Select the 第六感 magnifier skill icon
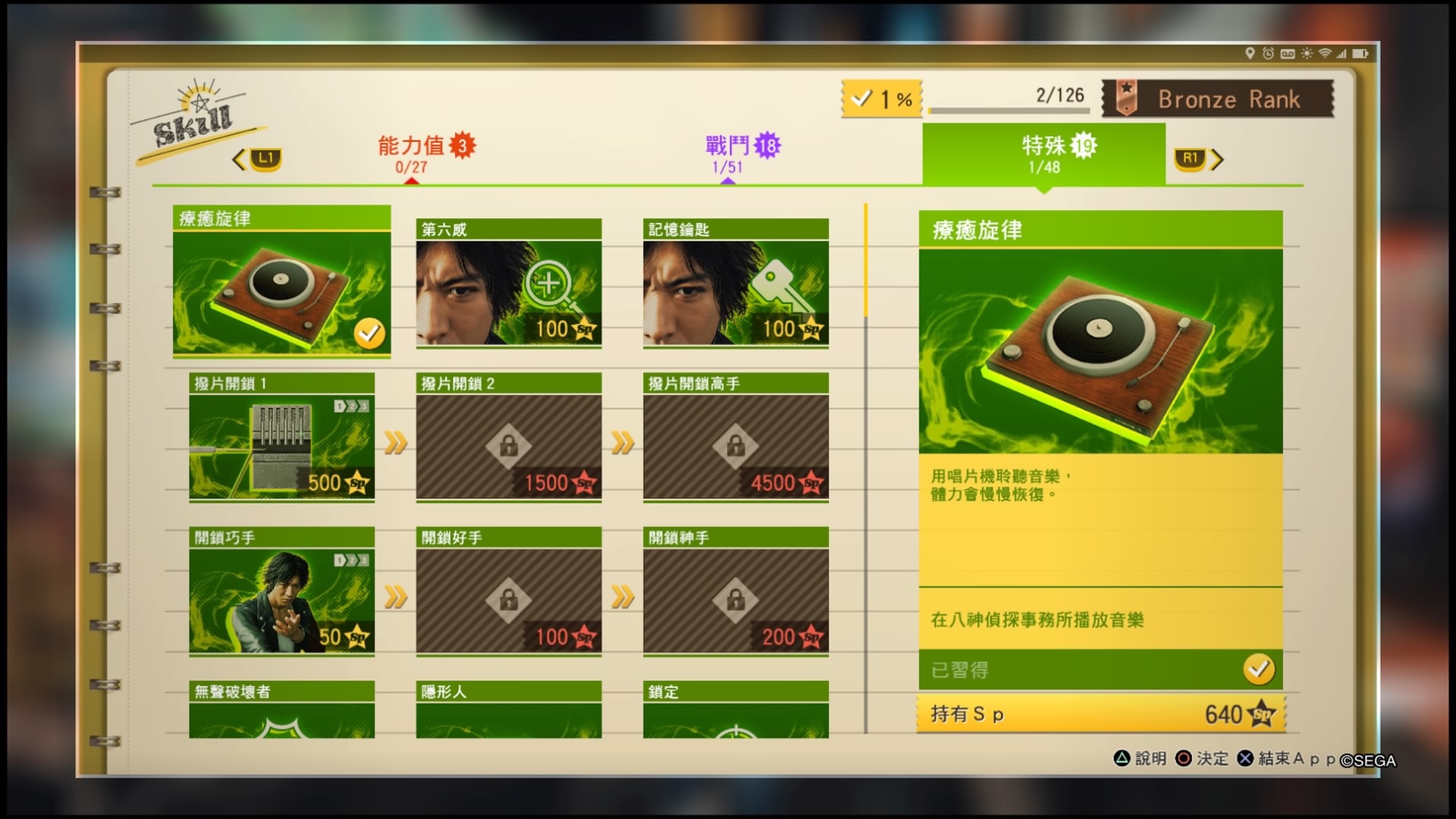Screen dimensions: 1456x819 (x=508, y=292)
